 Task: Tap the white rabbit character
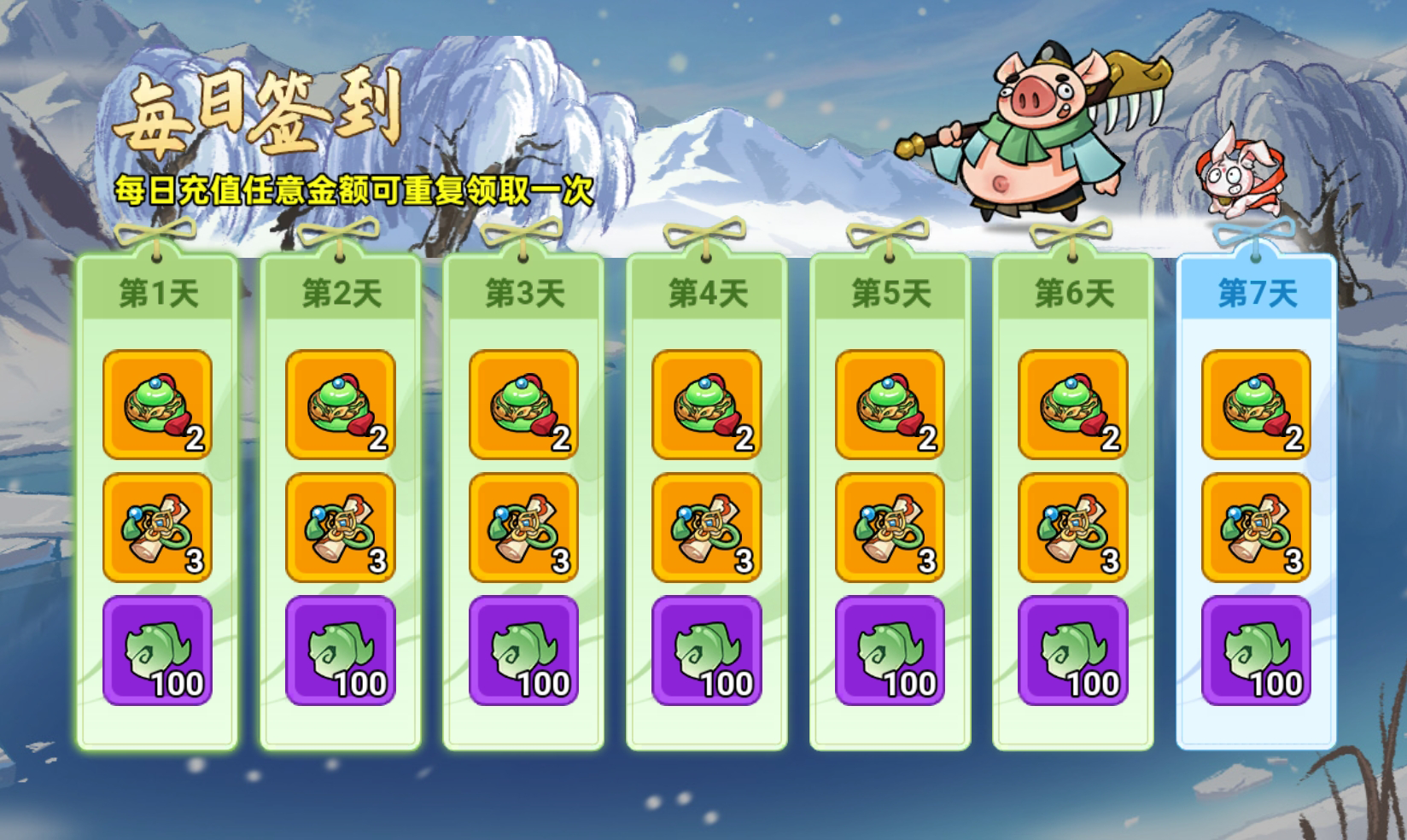click(1237, 179)
